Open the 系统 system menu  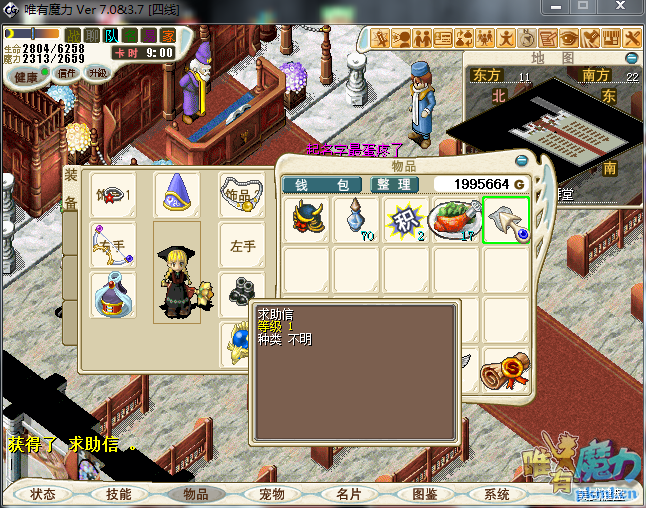coord(497,494)
